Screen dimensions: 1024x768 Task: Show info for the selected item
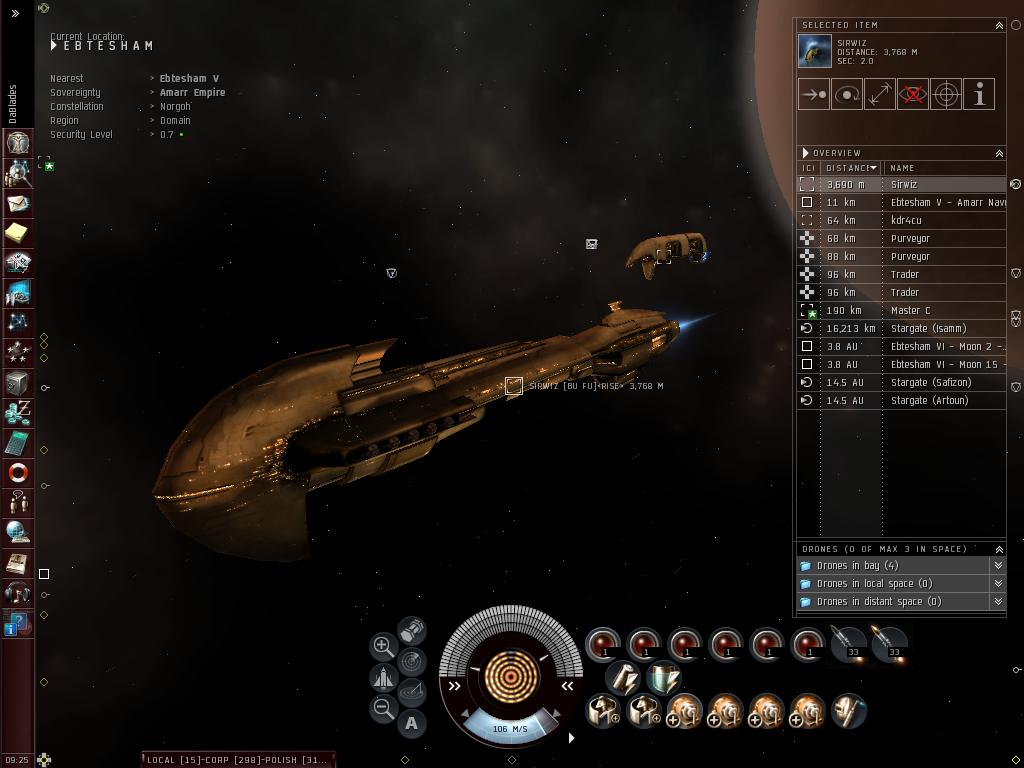pos(979,95)
